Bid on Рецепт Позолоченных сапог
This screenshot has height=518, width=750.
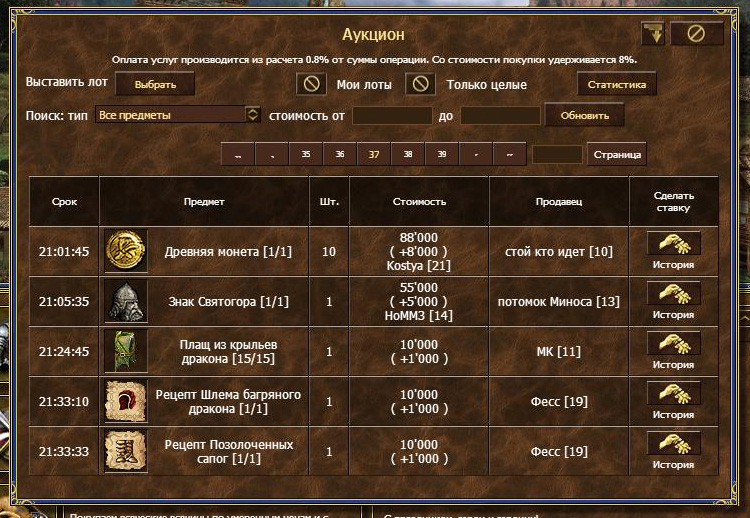pyautogui.click(x=673, y=444)
